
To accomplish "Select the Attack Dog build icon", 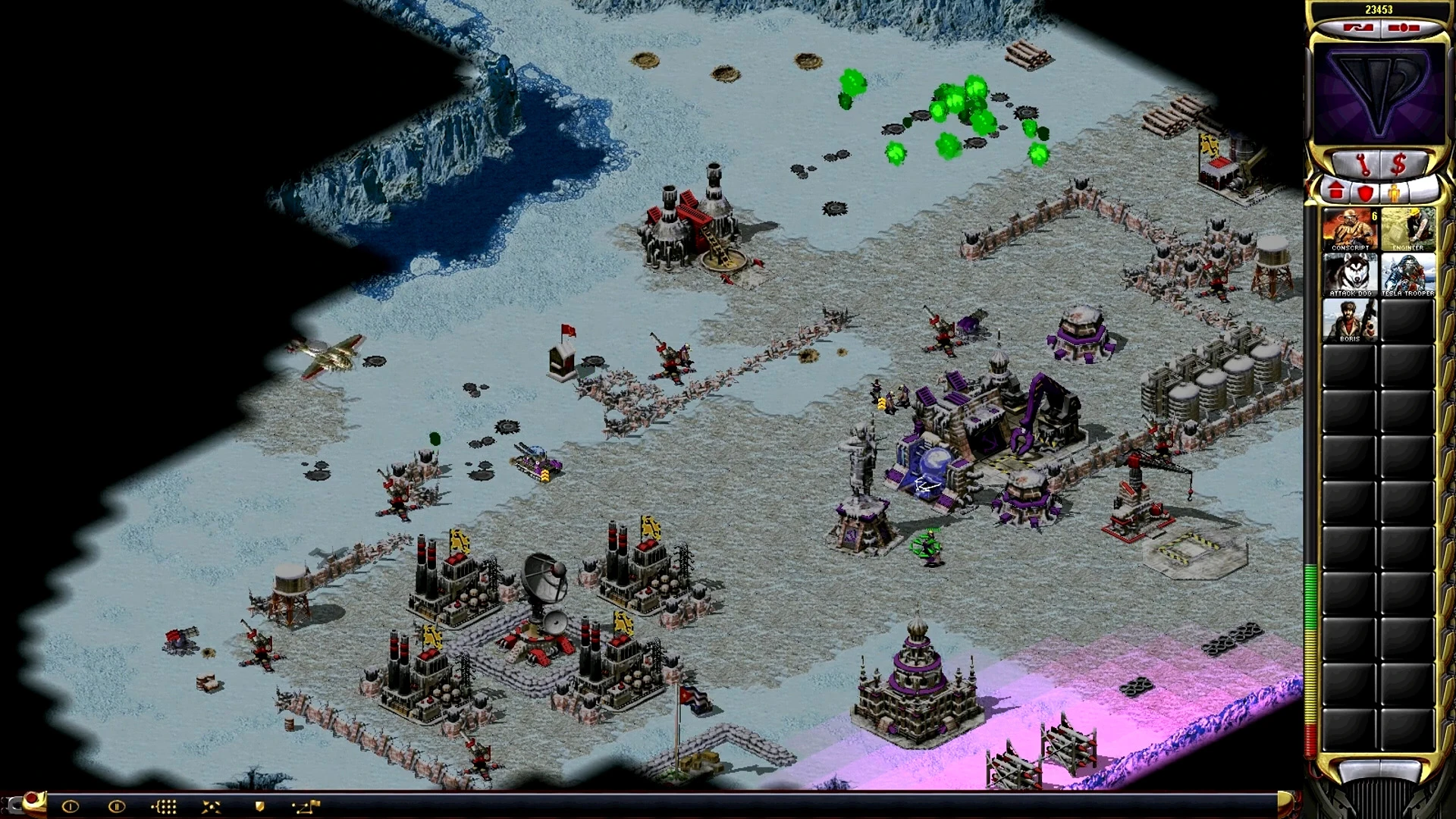I will coord(1350,275).
